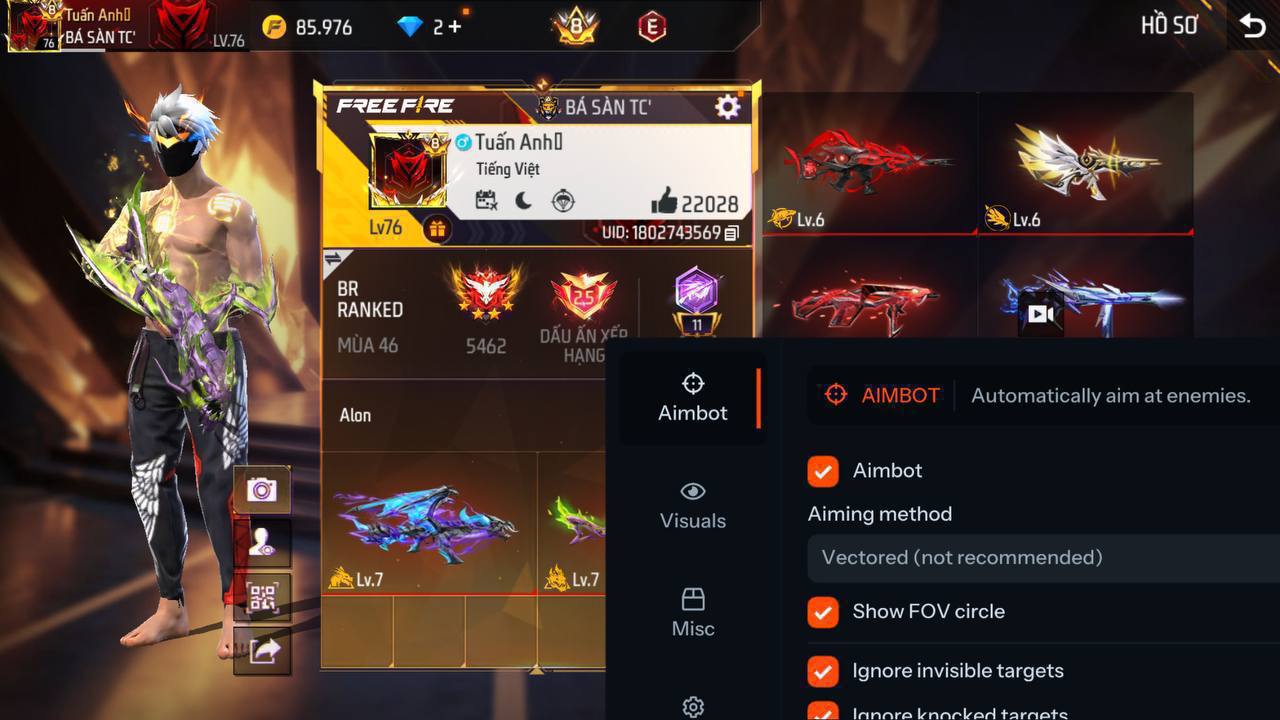The image size is (1280, 720).
Task: Open the crowned rank badge in top bar
Action: tap(575, 27)
